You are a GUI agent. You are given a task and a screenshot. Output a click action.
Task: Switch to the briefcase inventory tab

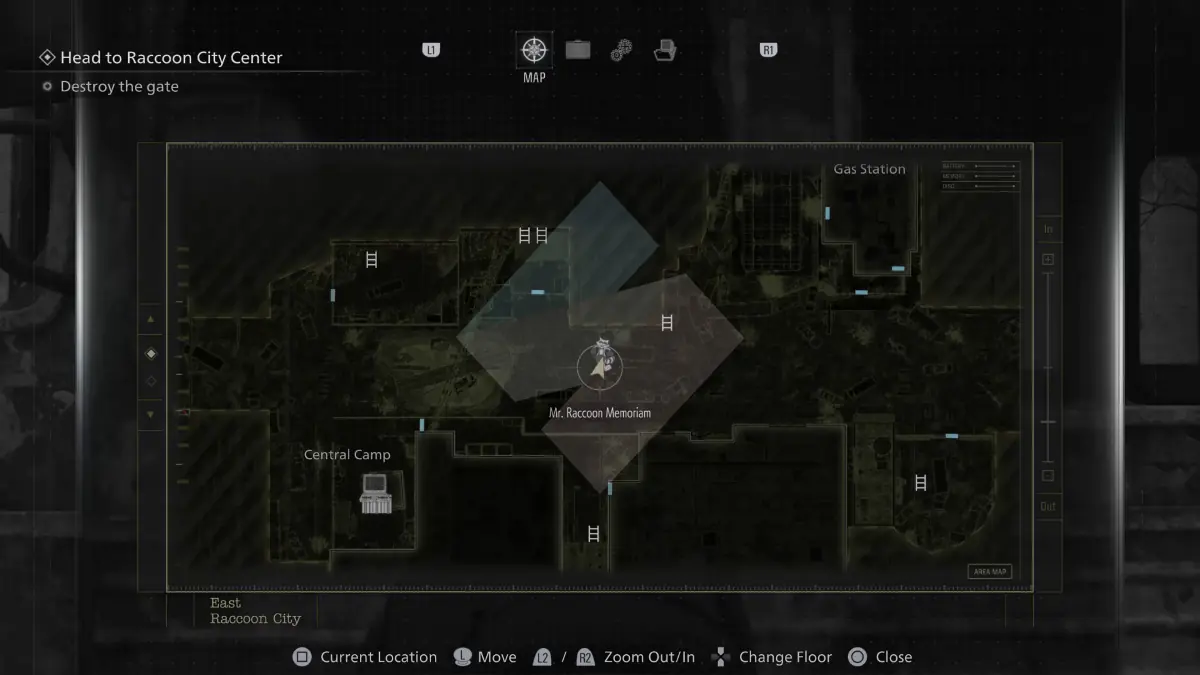point(578,49)
